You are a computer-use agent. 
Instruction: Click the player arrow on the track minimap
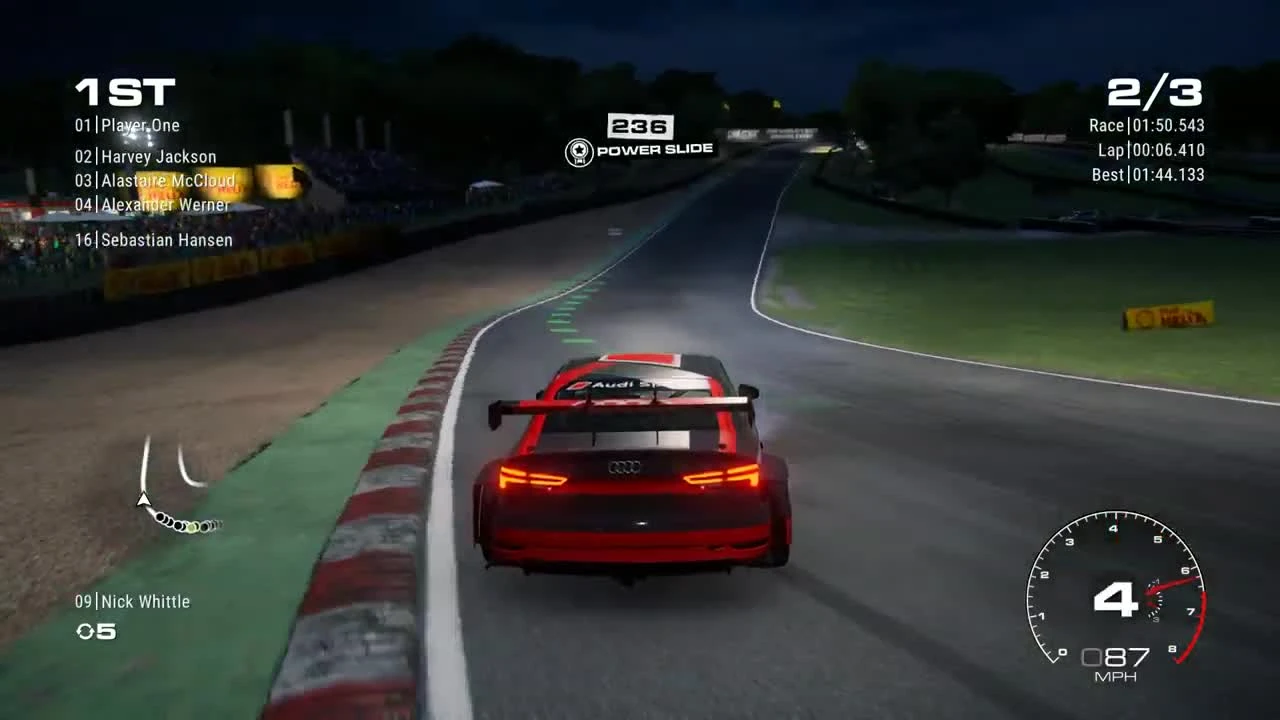pyautogui.click(x=142, y=500)
